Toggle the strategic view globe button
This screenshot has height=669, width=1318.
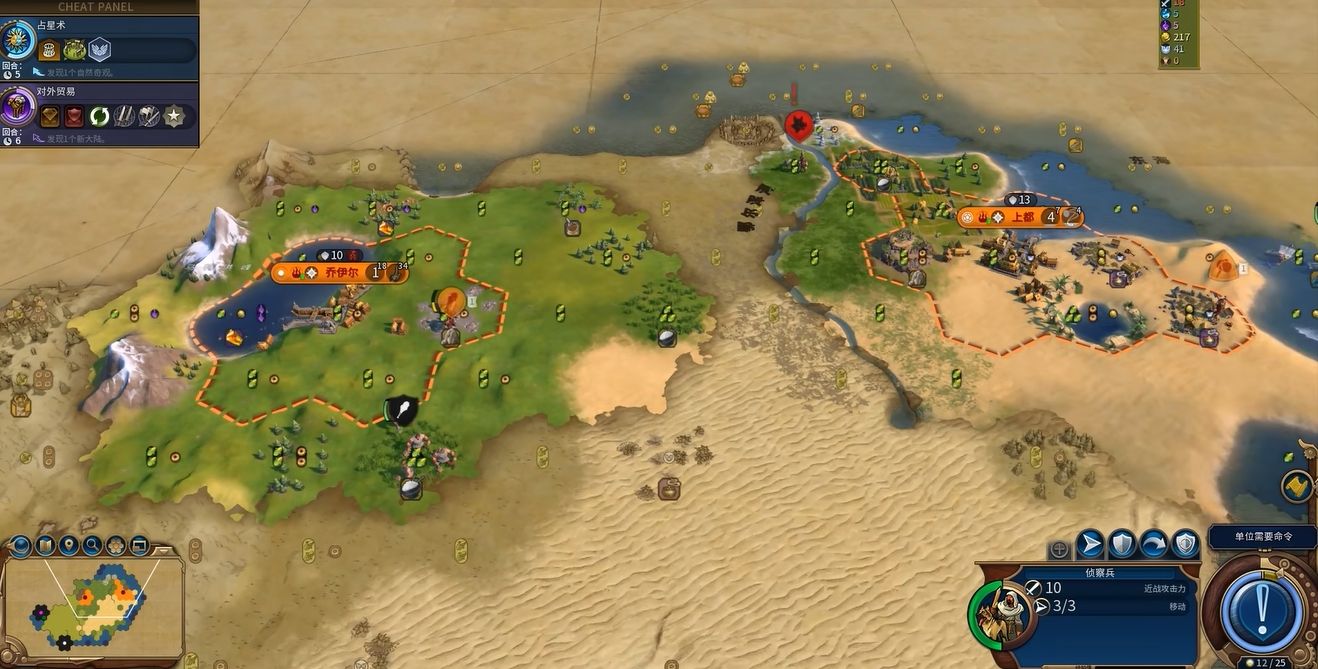tap(20, 546)
